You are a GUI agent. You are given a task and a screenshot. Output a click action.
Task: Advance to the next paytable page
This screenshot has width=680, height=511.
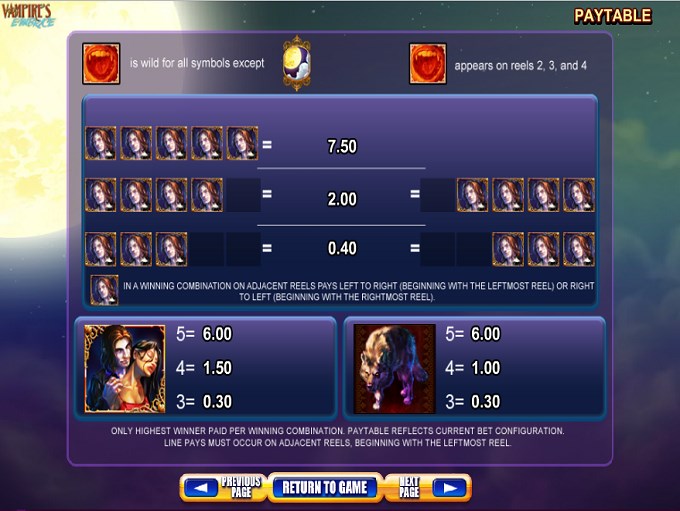[x=427, y=488]
